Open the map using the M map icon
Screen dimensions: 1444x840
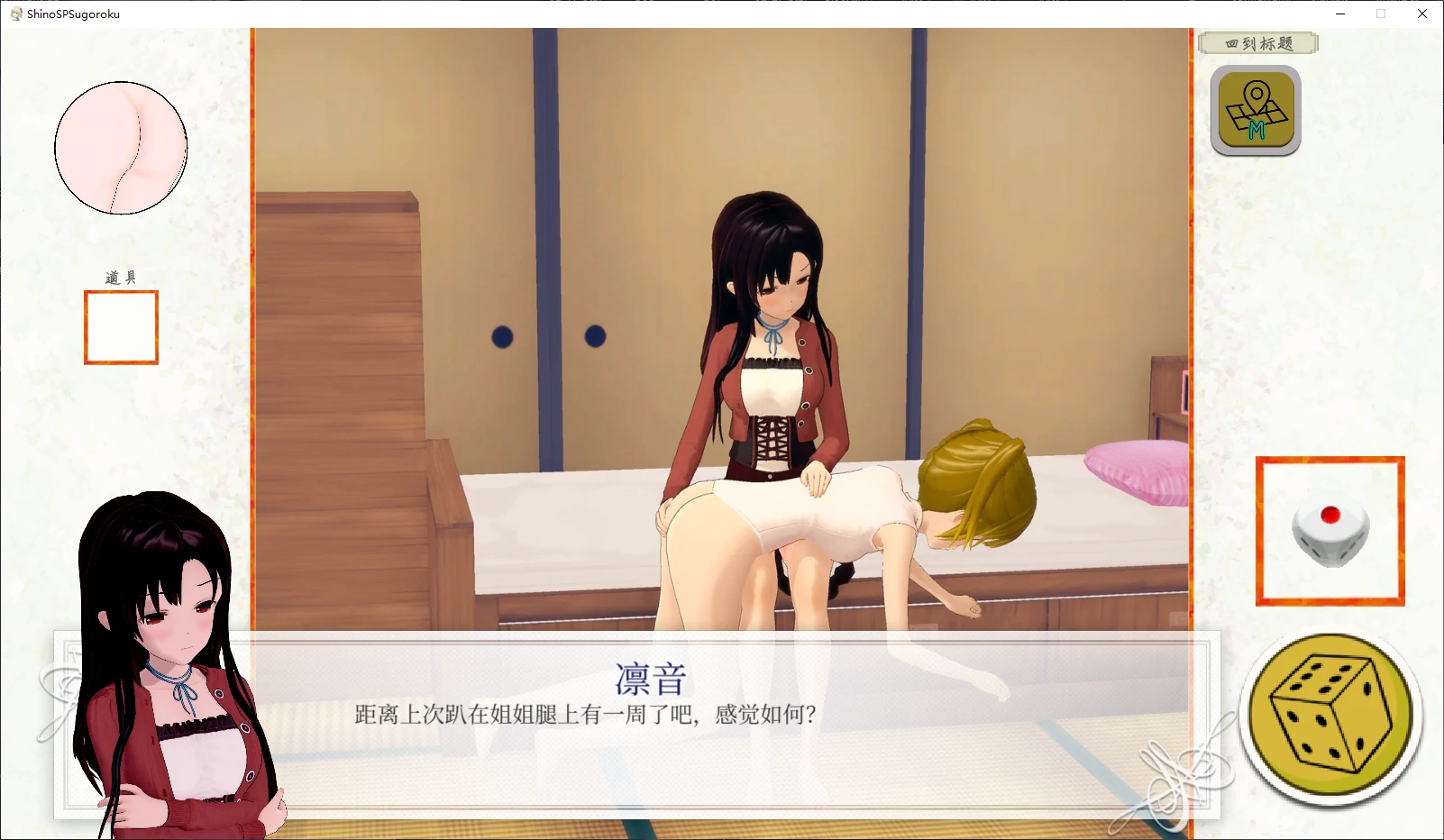1255,109
